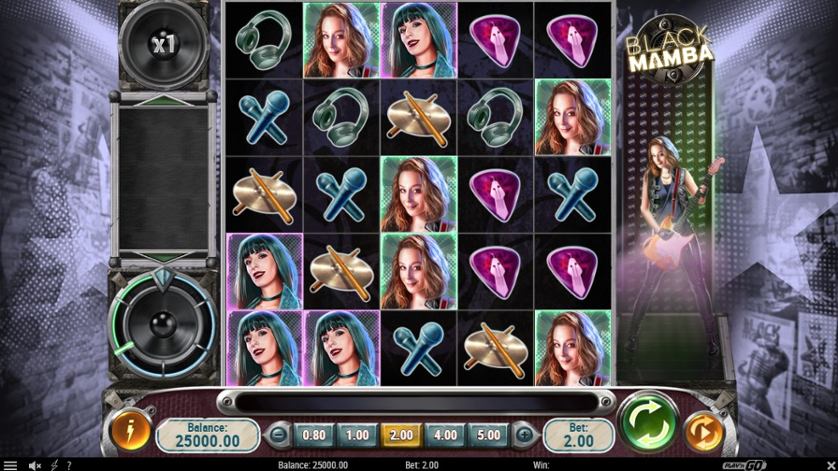
Task: Open the question mark help
Action: click(x=68, y=465)
